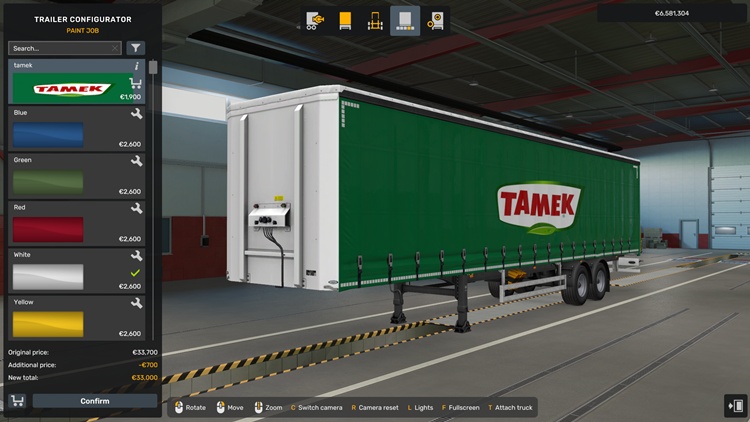The height and width of the screenshot is (422, 750).
Task: Open the paint job filter options
Action: coord(136,48)
